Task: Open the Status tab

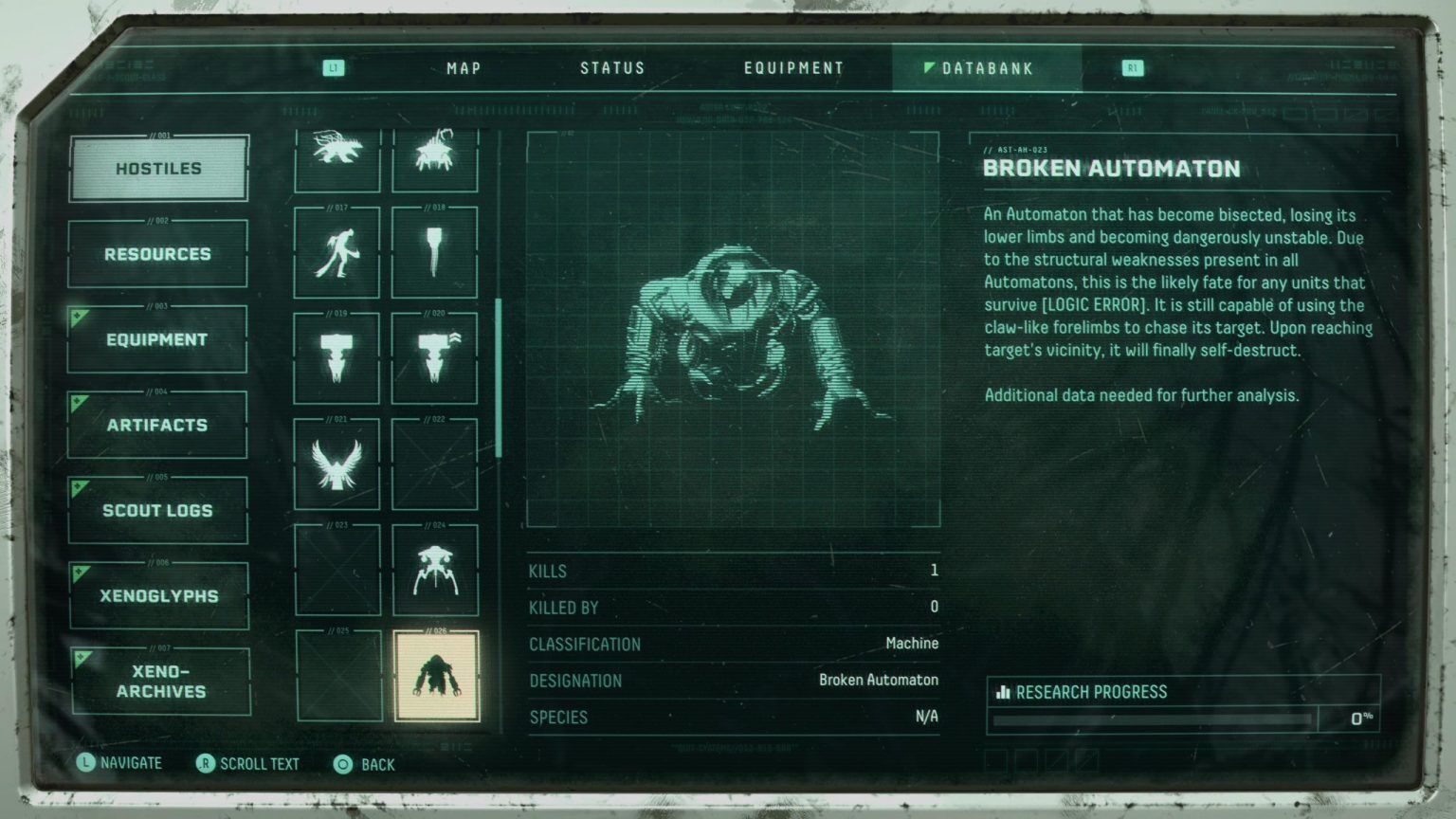Action: 612,67
